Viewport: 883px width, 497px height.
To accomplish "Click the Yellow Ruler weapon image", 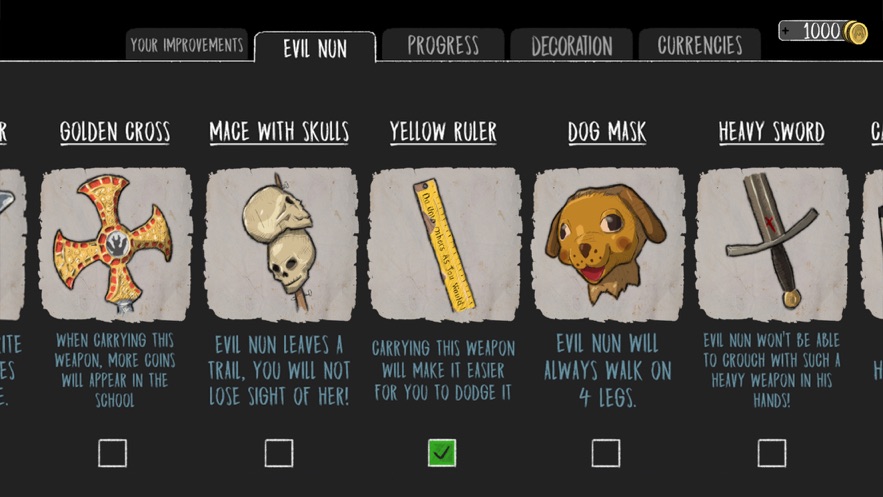I will click(x=444, y=244).
